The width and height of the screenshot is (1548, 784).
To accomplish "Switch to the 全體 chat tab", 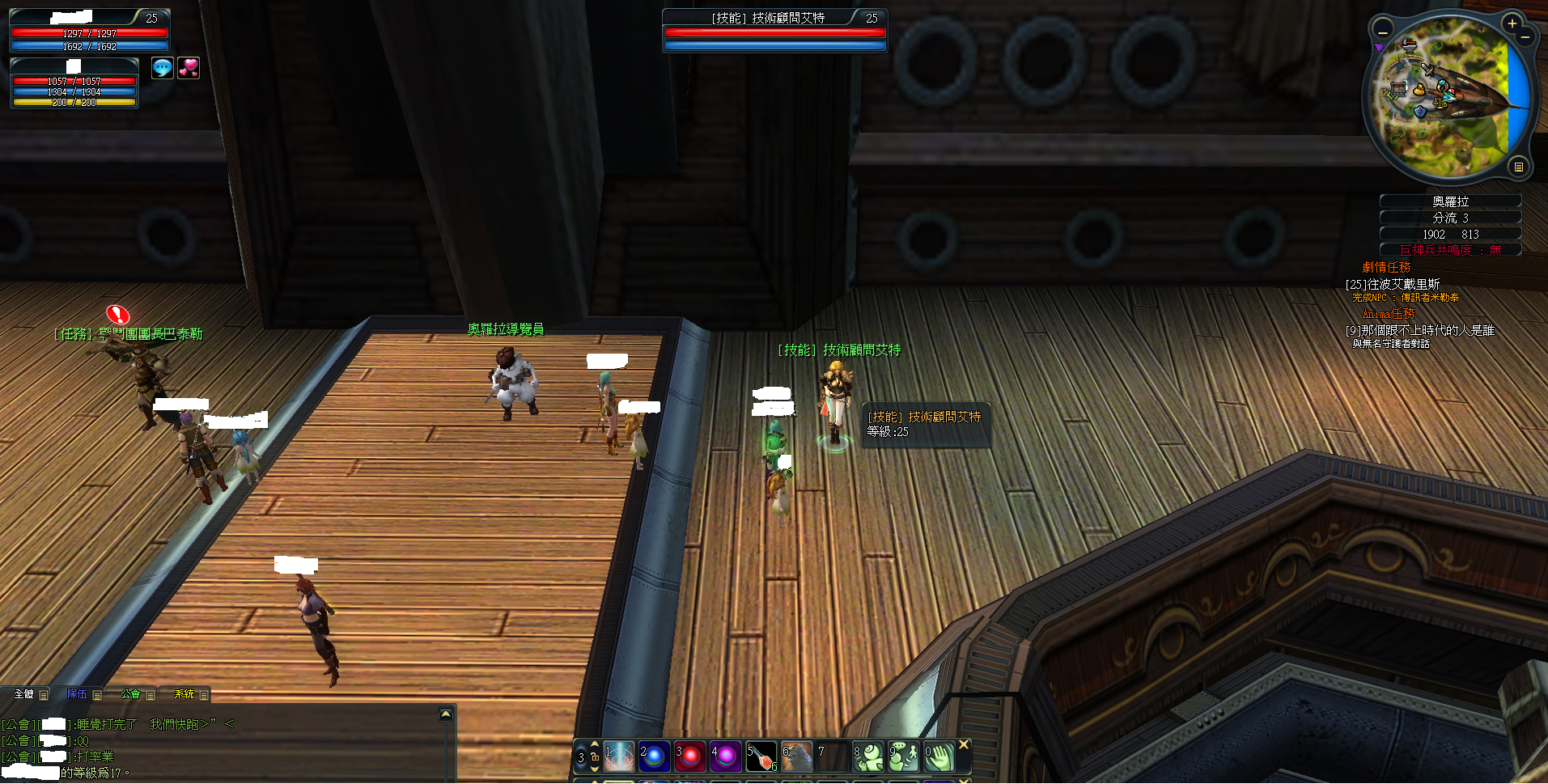I will [24, 694].
